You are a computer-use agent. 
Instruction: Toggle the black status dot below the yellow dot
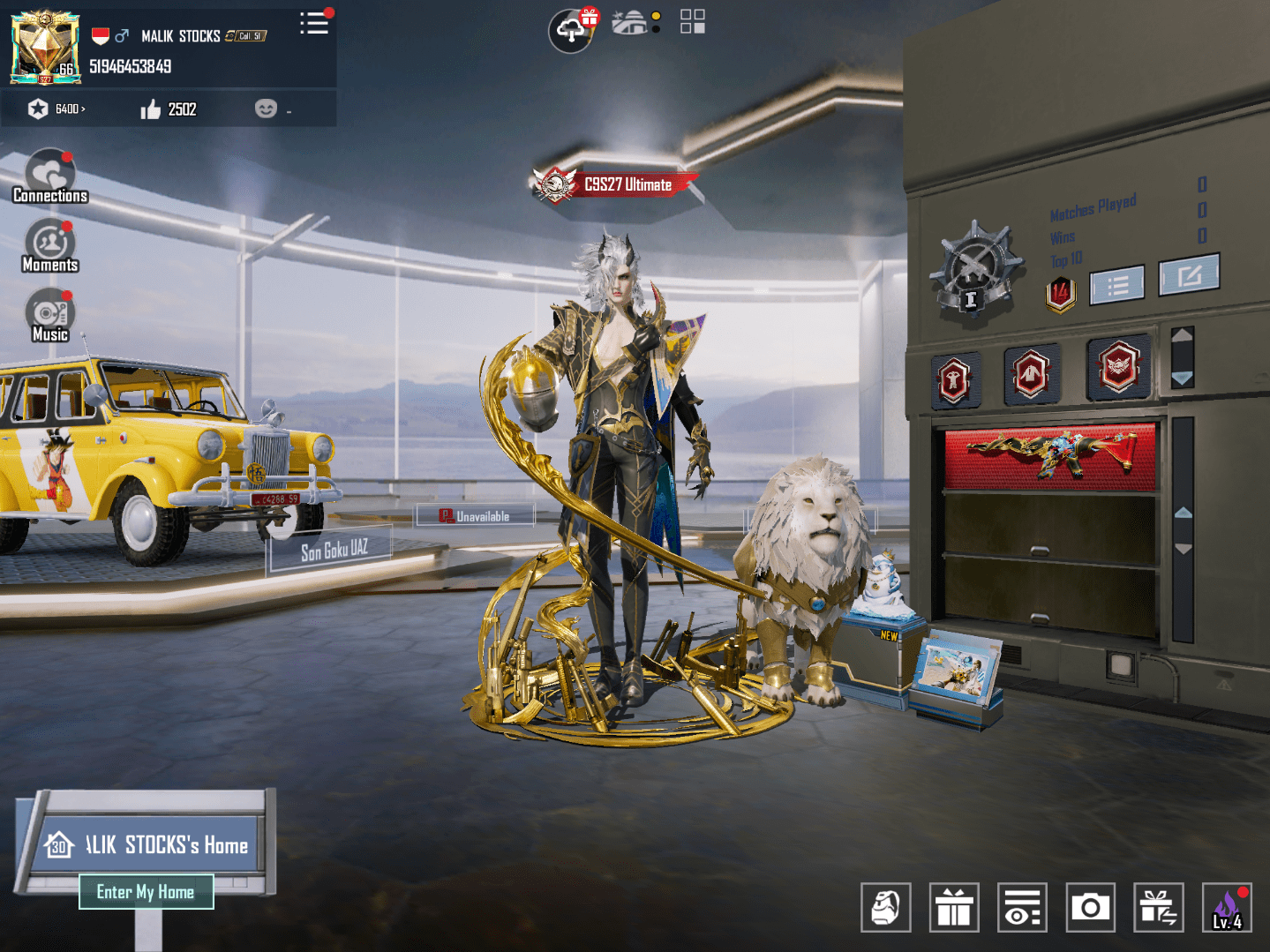point(656,31)
